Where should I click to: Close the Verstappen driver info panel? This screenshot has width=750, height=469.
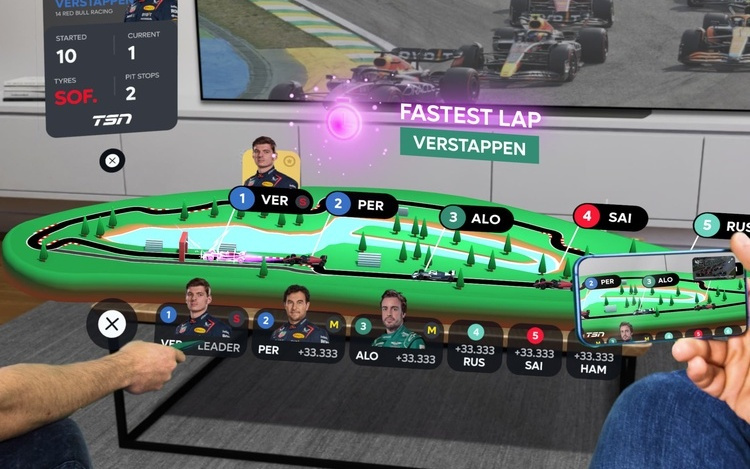(113, 160)
